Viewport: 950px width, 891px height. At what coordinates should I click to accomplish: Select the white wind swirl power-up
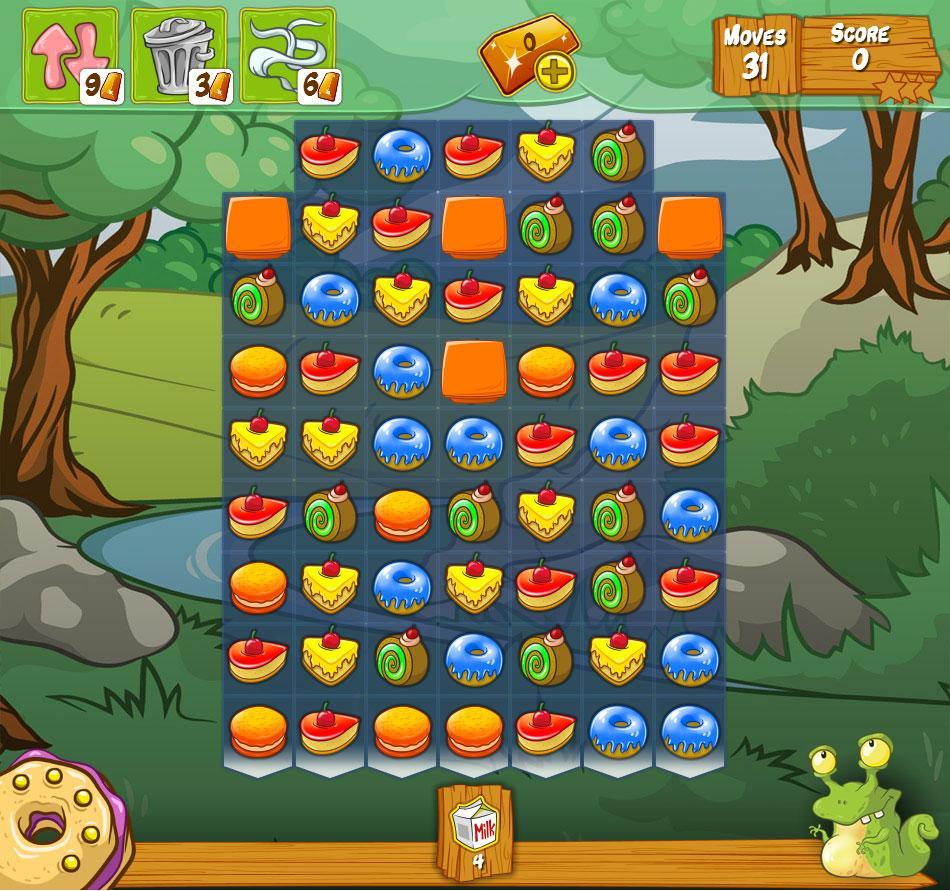coord(287,56)
